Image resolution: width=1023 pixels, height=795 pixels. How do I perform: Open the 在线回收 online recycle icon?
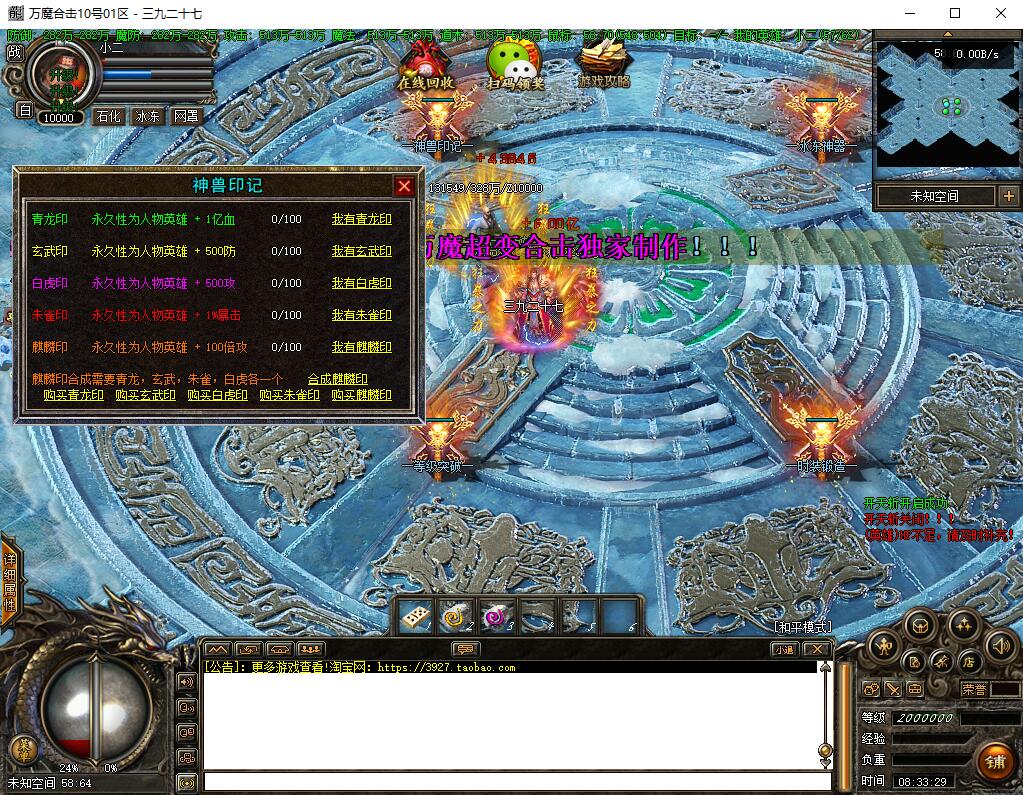[x=427, y=65]
